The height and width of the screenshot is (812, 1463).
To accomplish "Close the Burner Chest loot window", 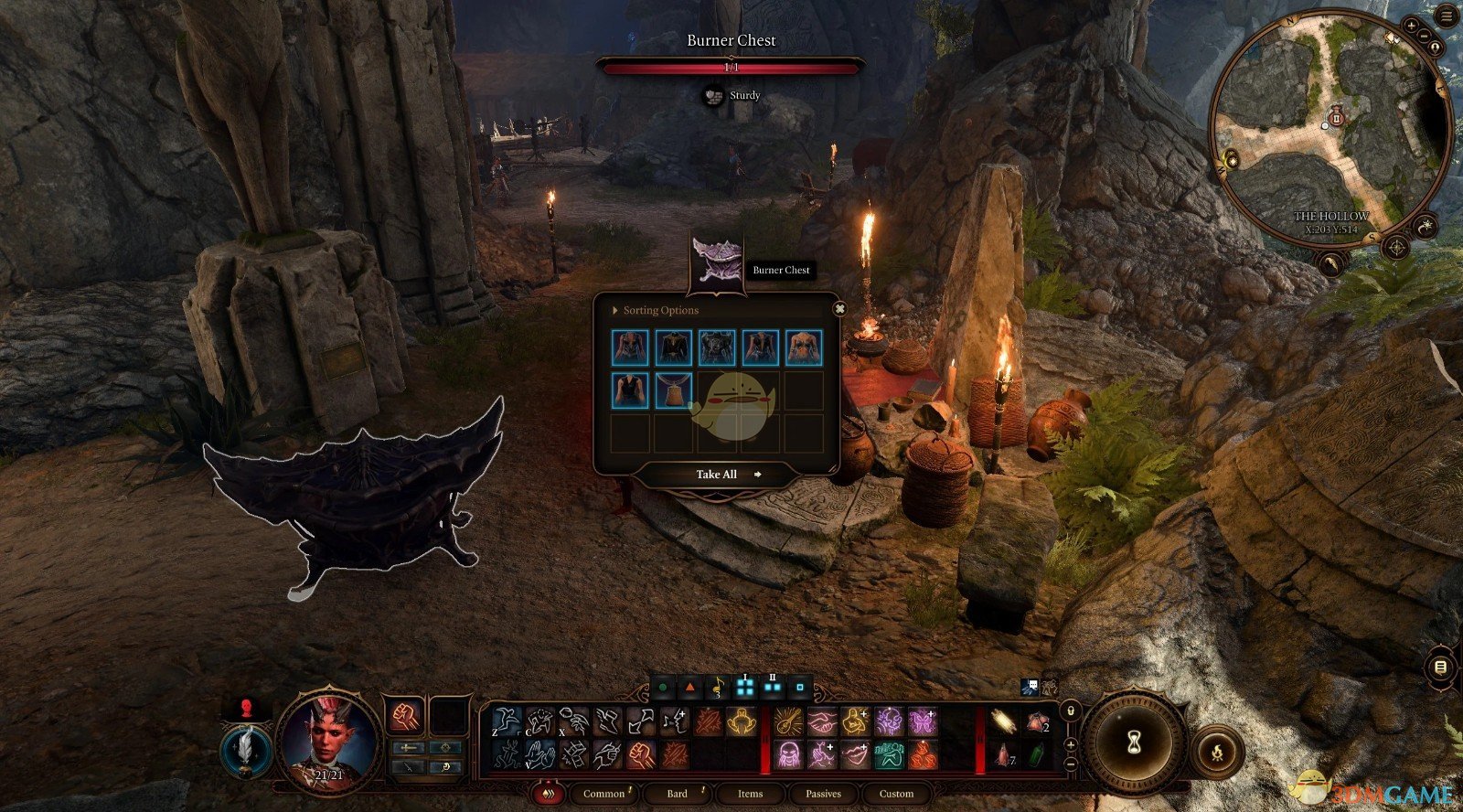I will [x=839, y=309].
